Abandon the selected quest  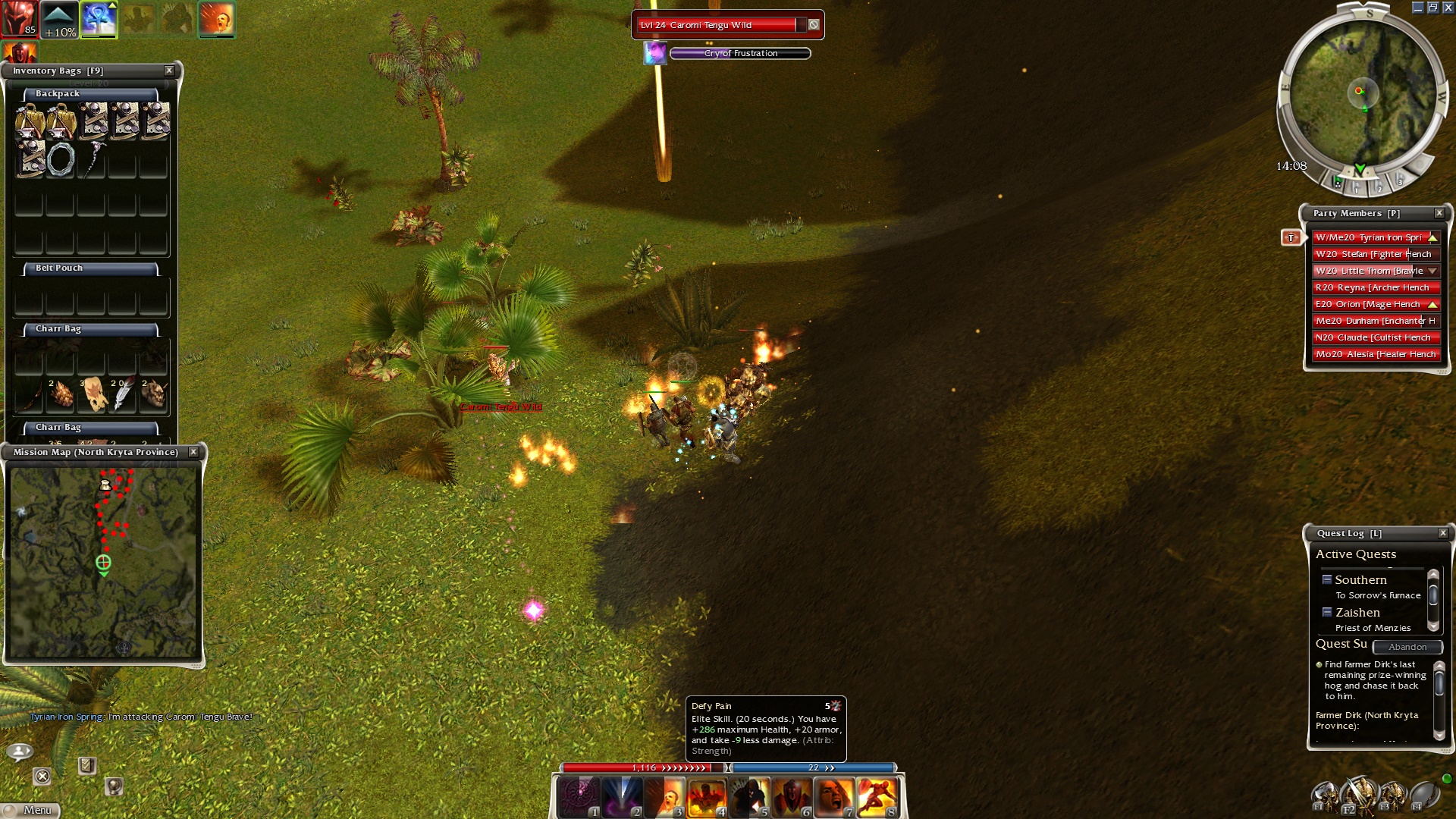pos(1407,647)
